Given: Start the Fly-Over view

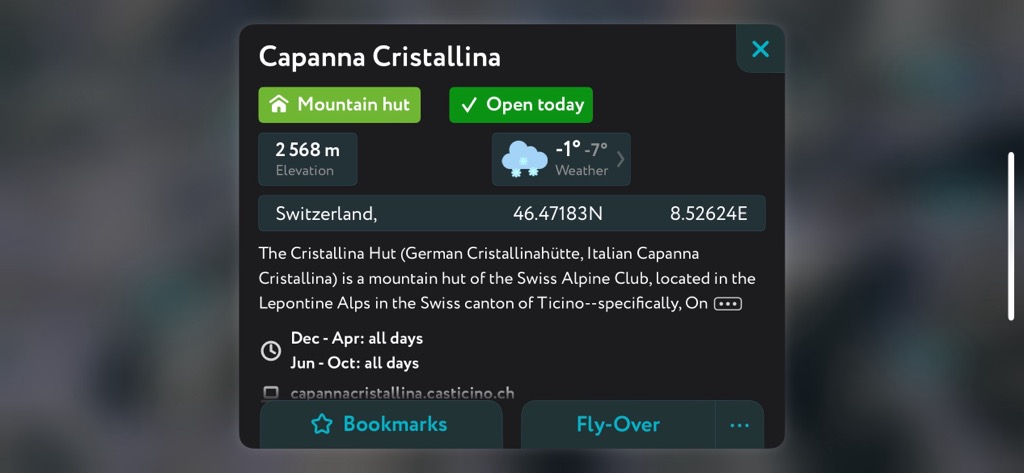Looking at the screenshot, I should click(617, 424).
